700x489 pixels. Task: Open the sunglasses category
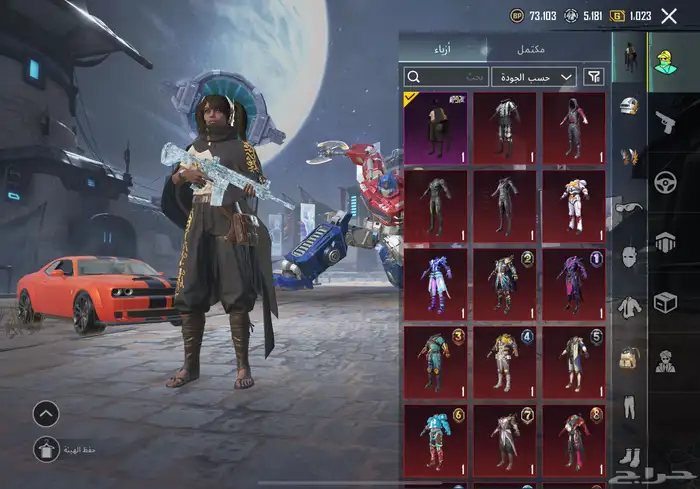tap(629, 206)
